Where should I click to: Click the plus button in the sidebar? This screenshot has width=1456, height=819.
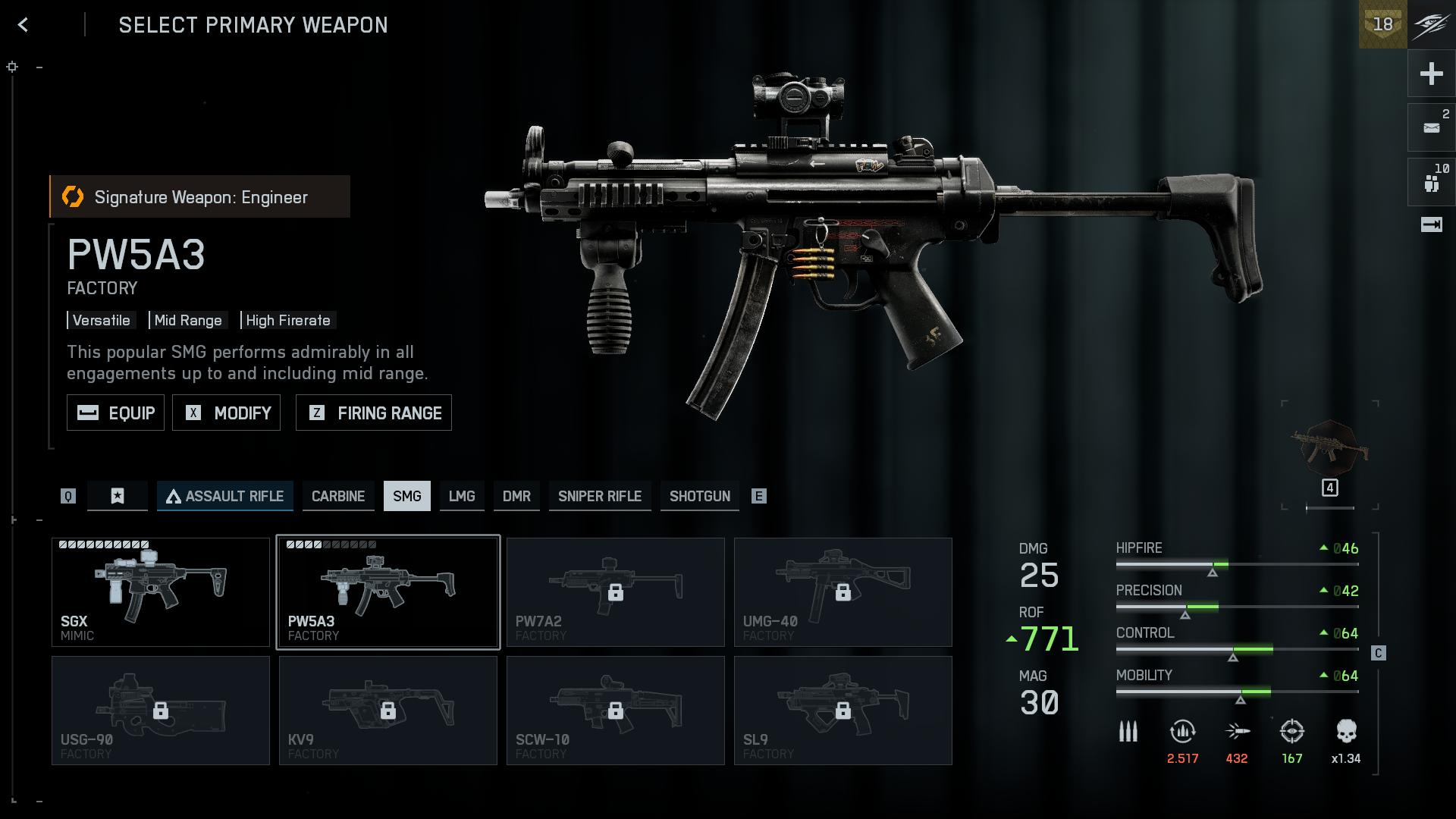[x=1431, y=74]
